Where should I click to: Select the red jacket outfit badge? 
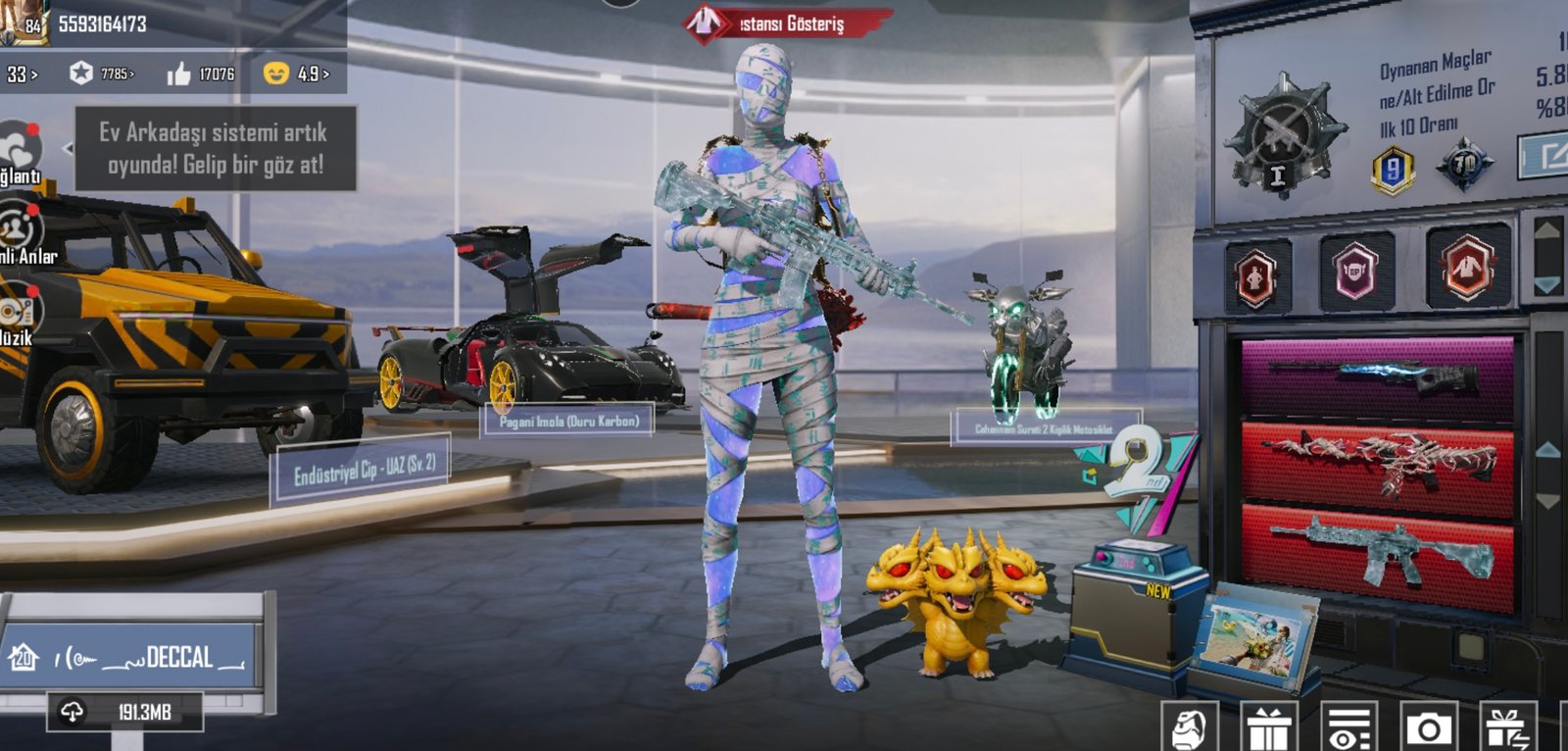point(1466,268)
